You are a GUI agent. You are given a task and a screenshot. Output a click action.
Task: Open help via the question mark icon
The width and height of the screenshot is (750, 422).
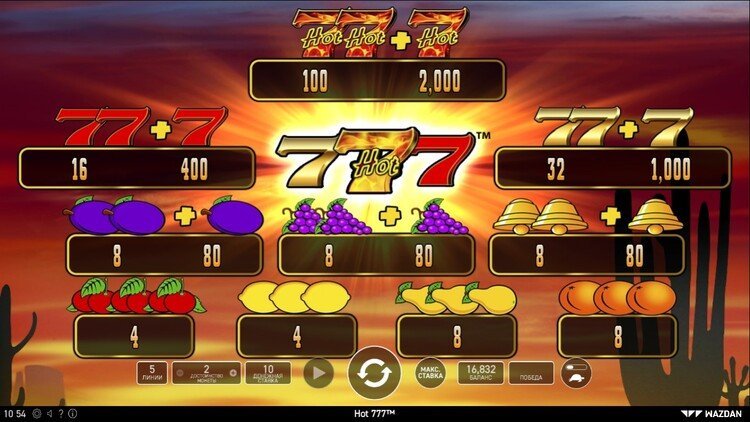tap(60, 413)
